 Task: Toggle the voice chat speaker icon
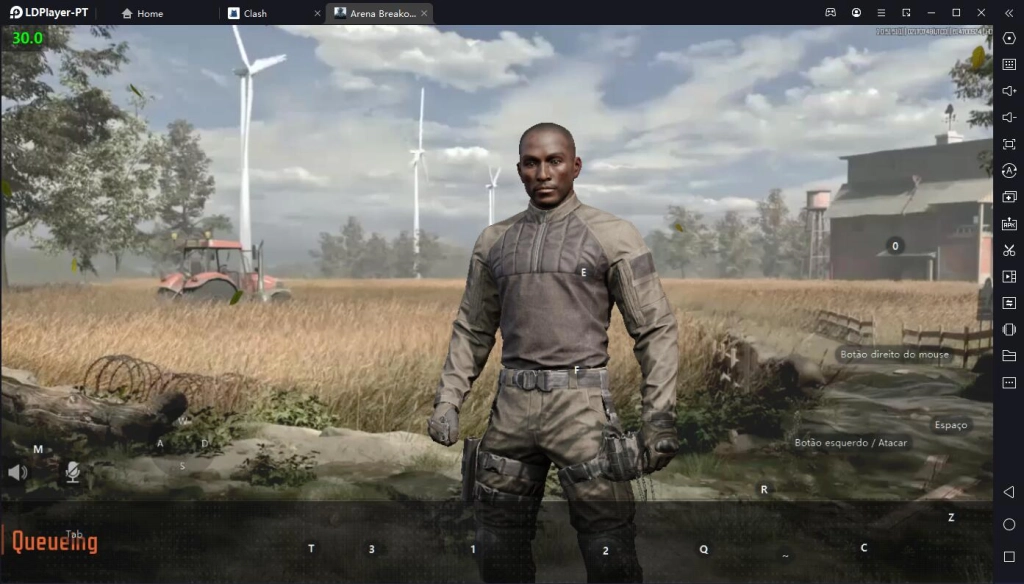[x=17, y=472]
